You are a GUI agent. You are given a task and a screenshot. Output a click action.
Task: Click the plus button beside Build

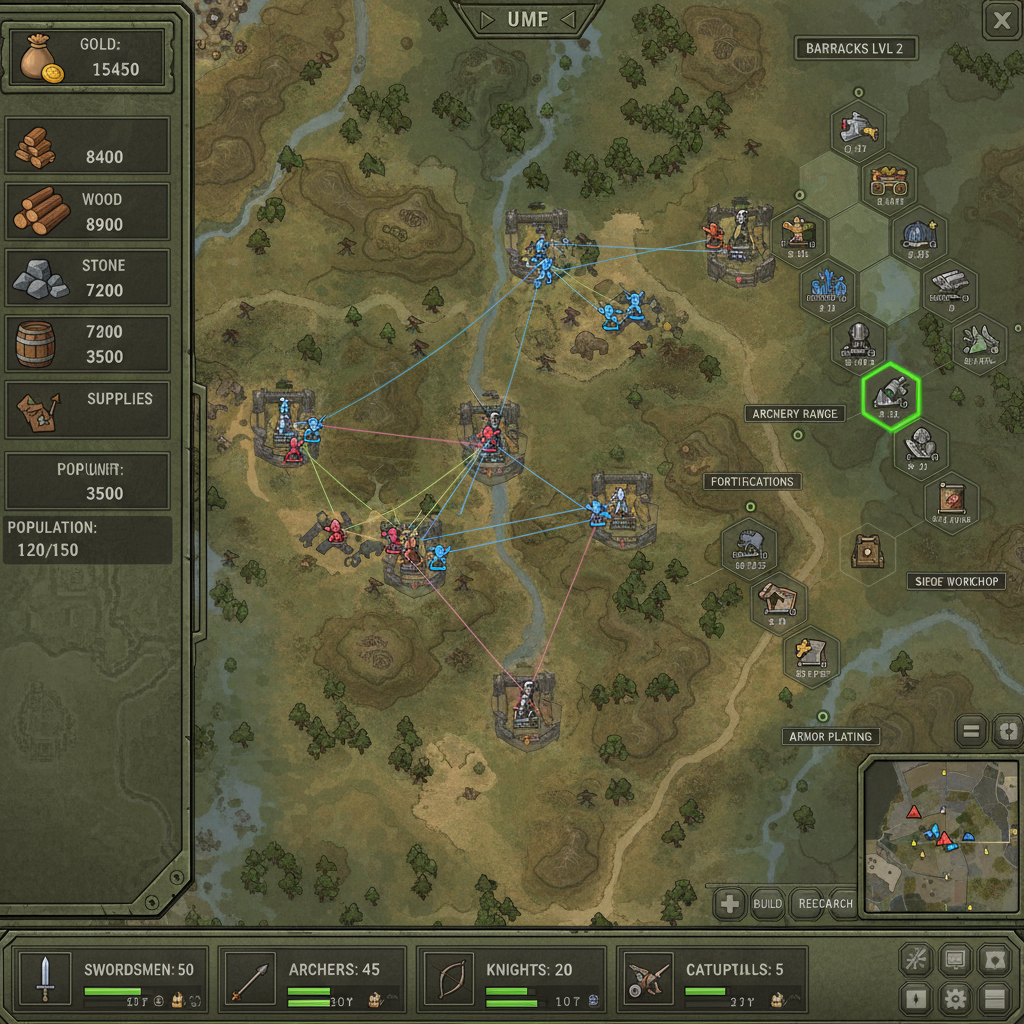tap(730, 904)
